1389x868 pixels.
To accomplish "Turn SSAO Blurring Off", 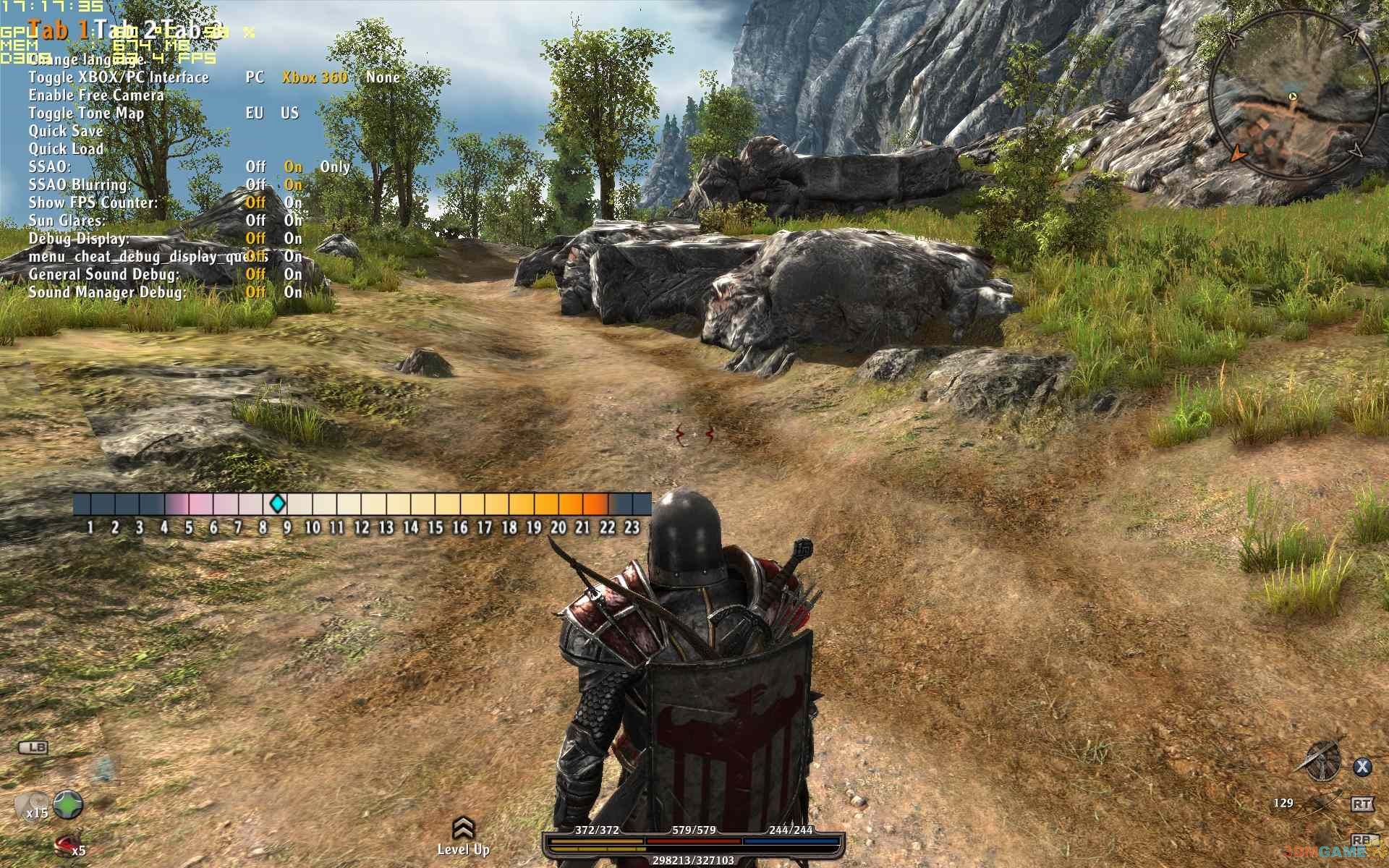I will pyautogui.click(x=255, y=185).
